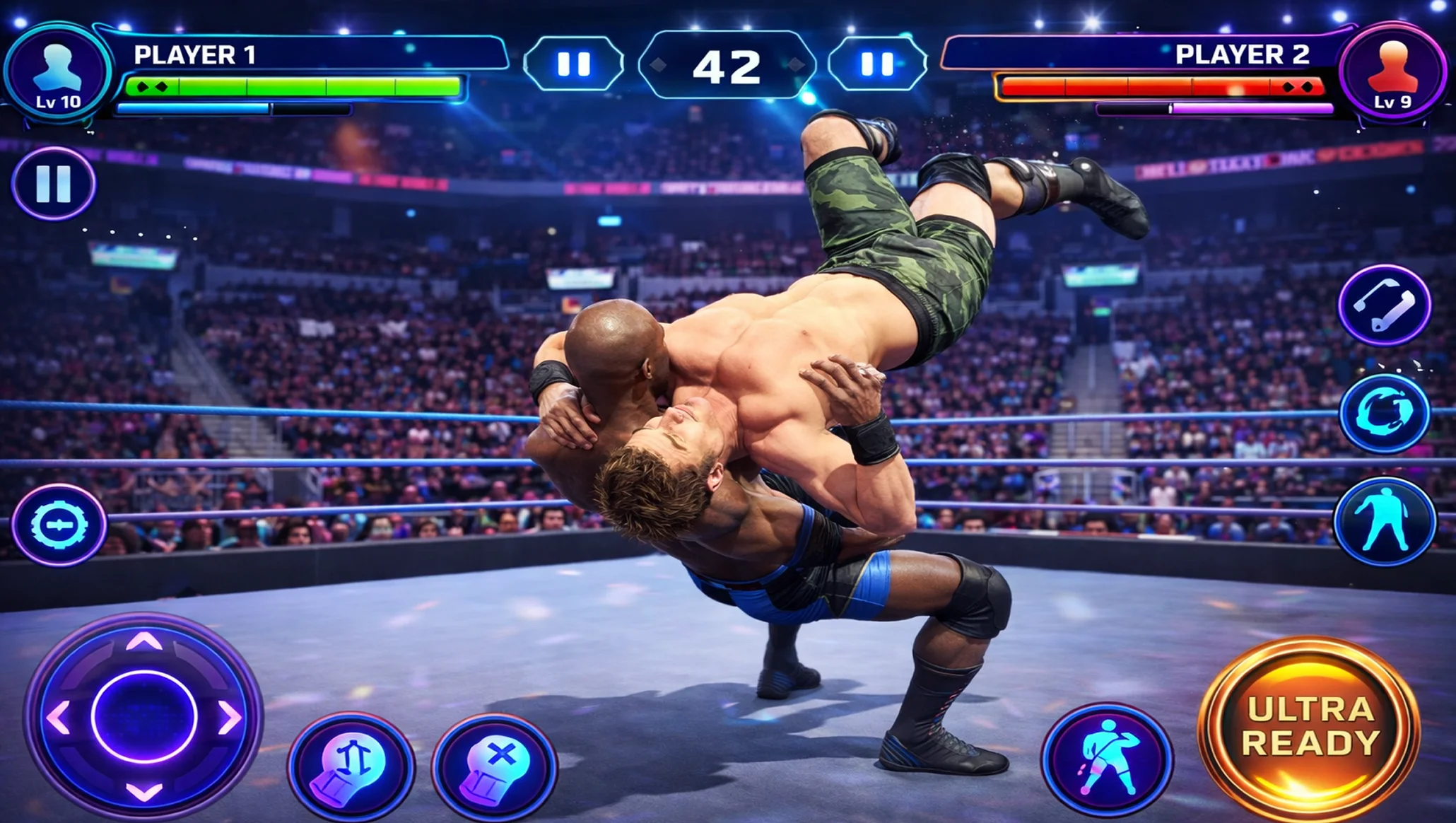Choose the silver tool weapon icon

tap(1385, 305)
